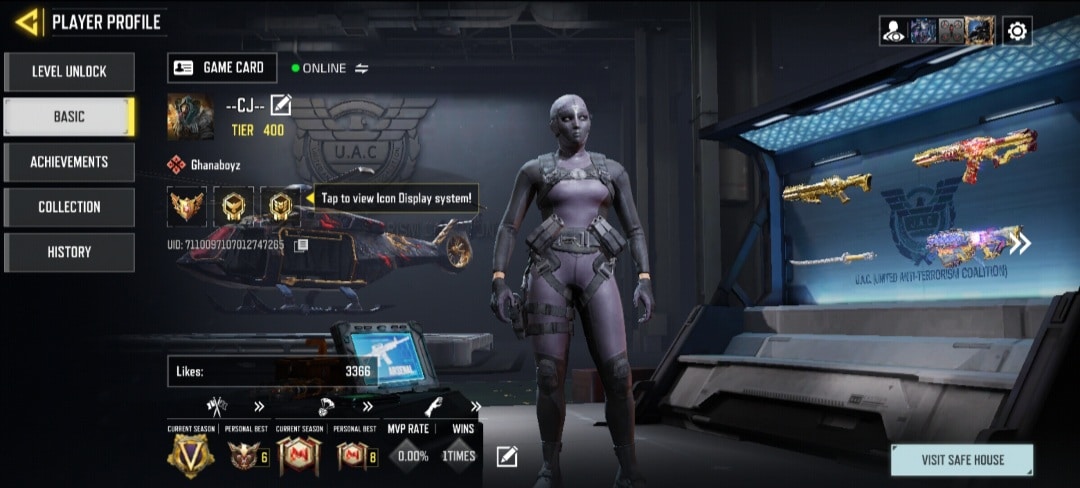
Task: Click the player avatar portrait
Action: (190, 116)
